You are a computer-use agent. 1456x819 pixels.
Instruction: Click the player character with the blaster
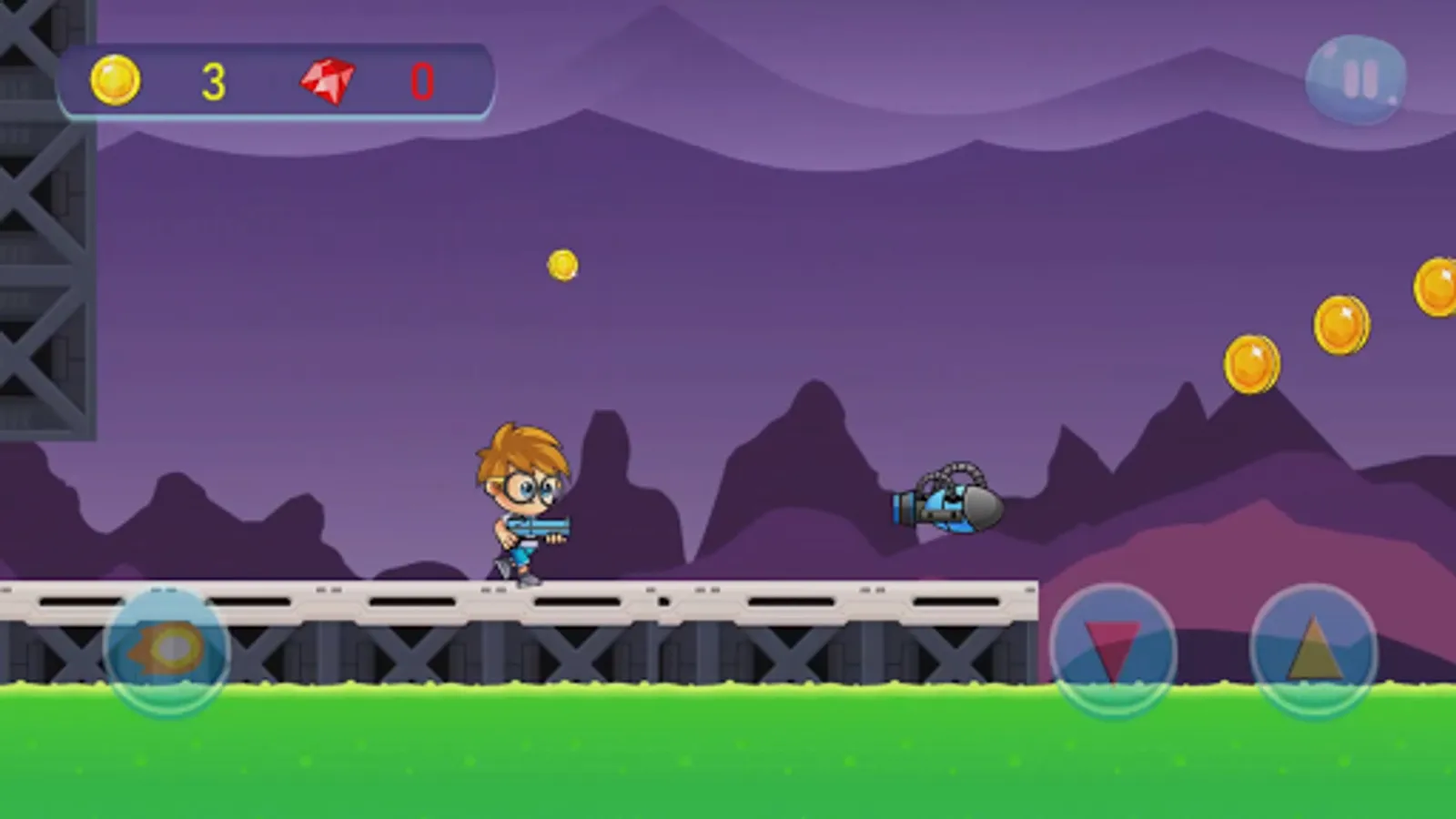tap(523, 500)
